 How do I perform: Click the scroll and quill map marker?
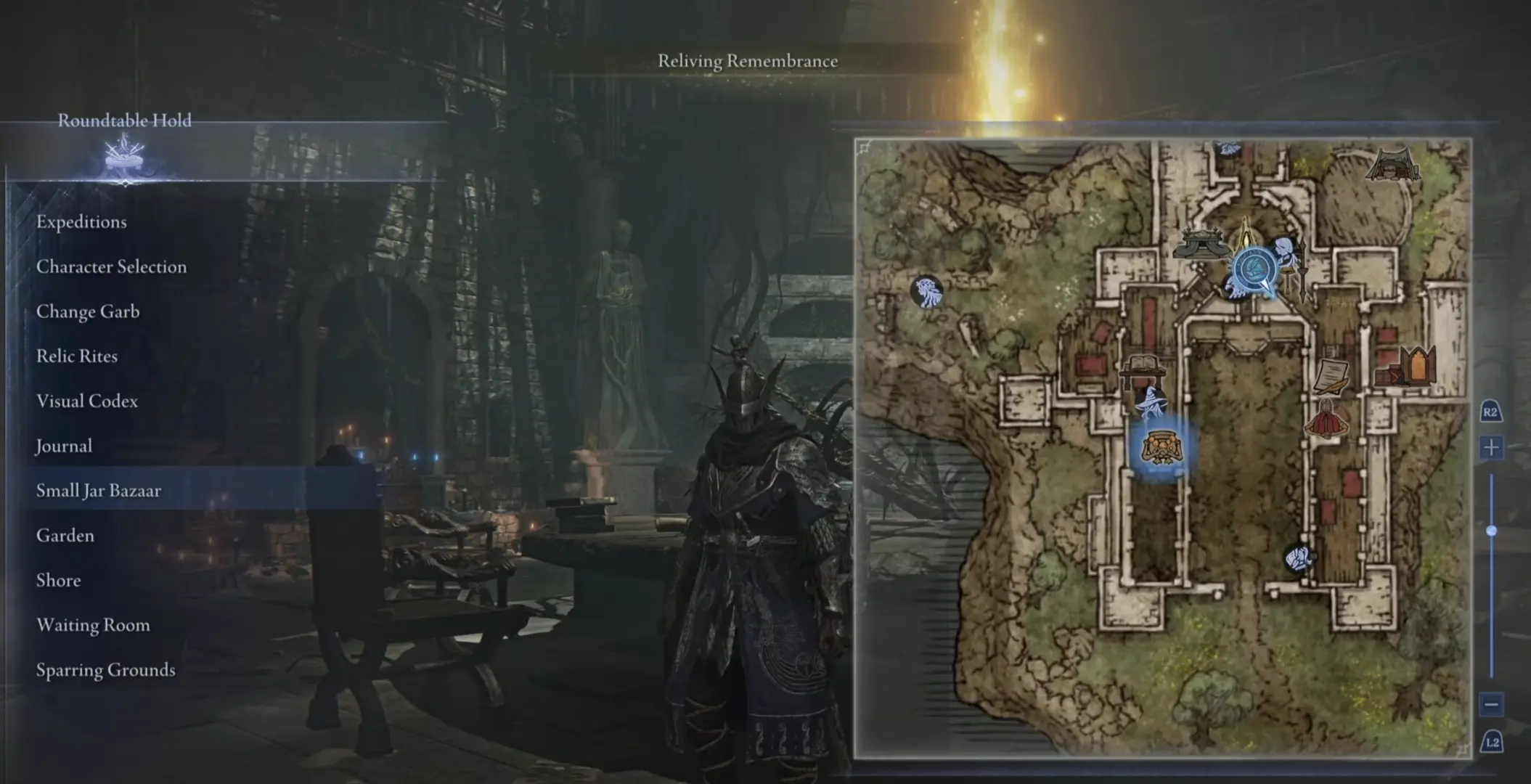(1331, 376)
